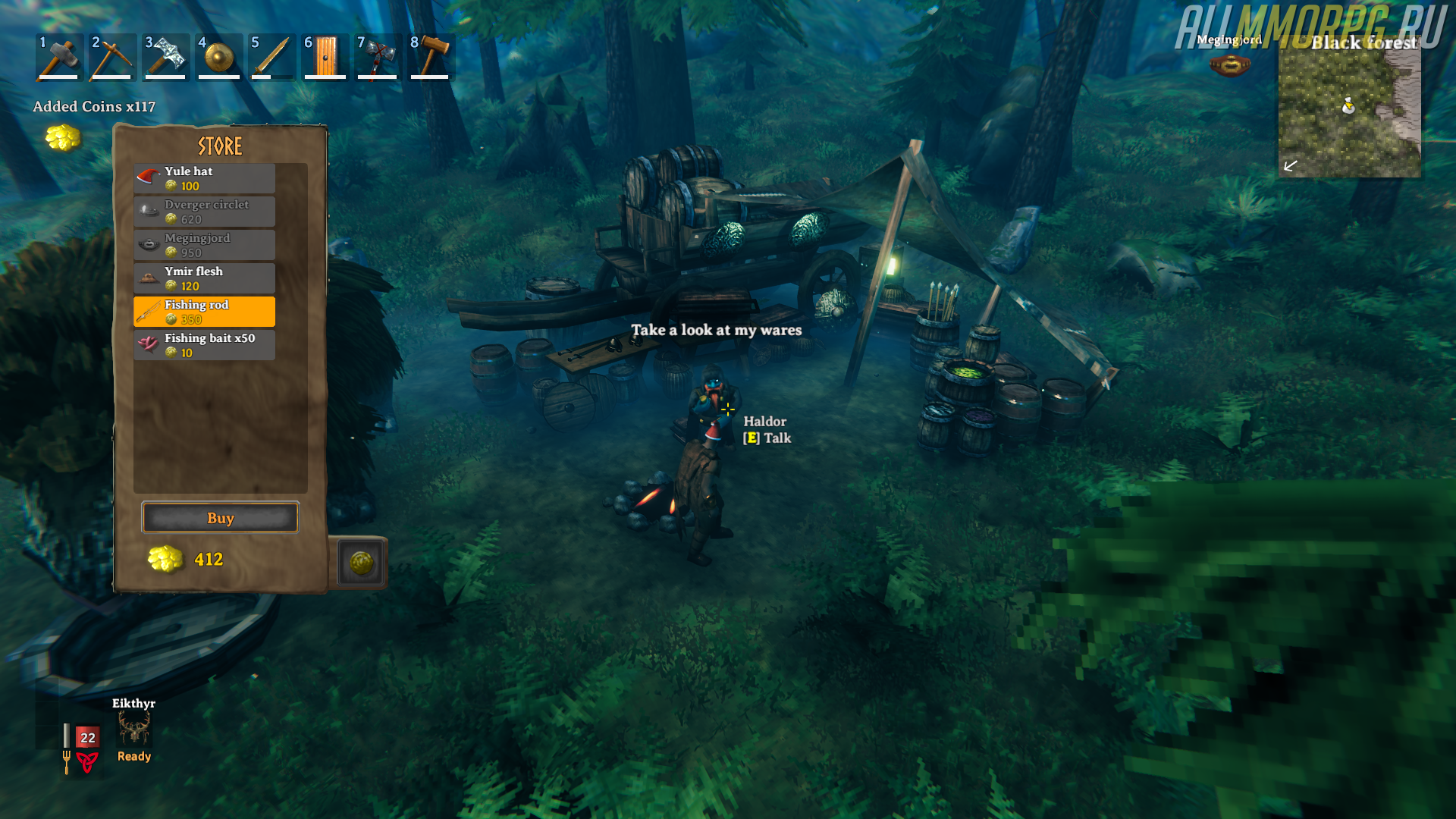Equip the round bronze shield in slot 4
The width and height of the screenshot is (1456, 819).
pos(218,57)
